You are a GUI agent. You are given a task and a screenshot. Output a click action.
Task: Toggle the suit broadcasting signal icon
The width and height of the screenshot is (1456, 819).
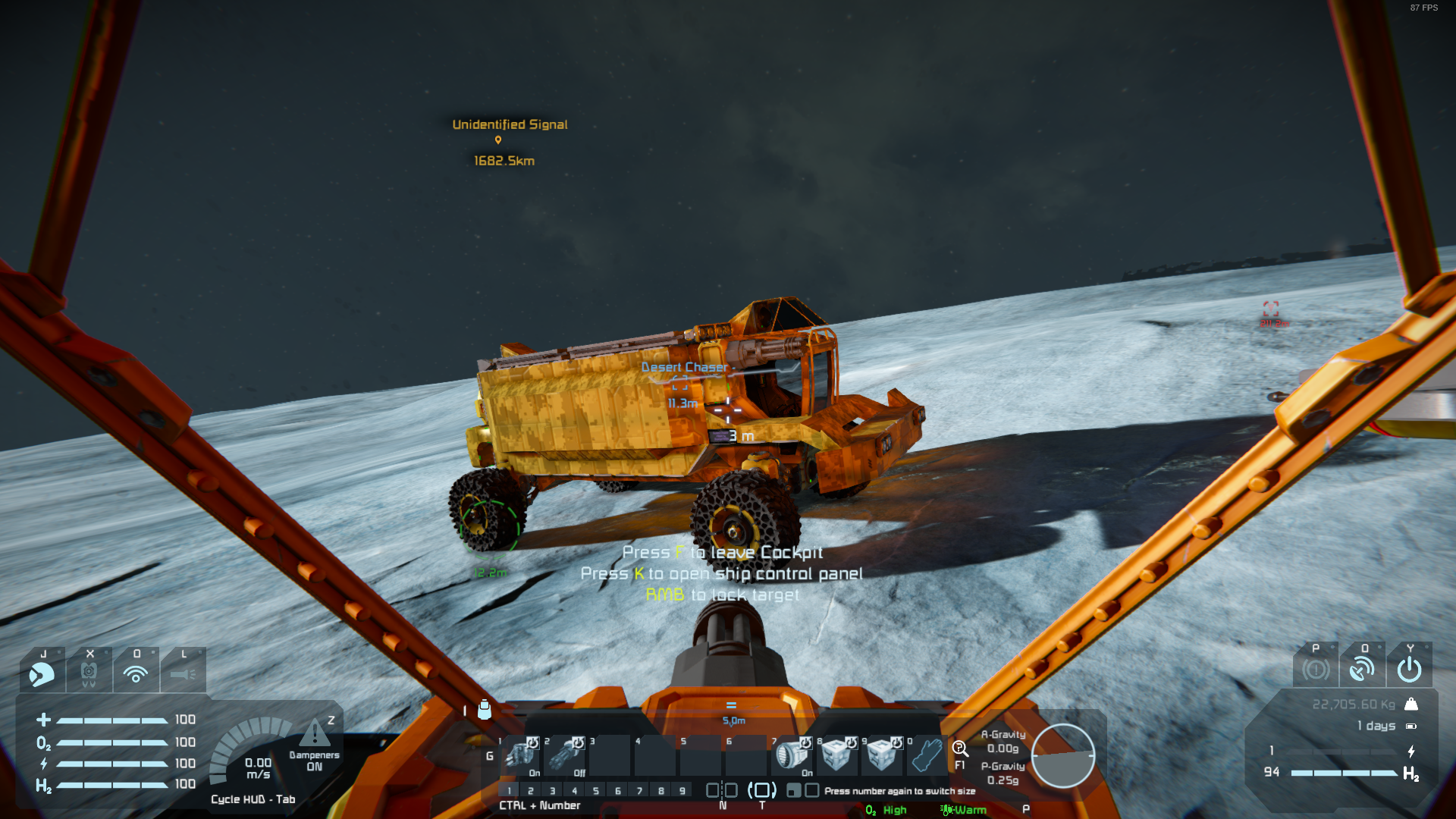136,672
